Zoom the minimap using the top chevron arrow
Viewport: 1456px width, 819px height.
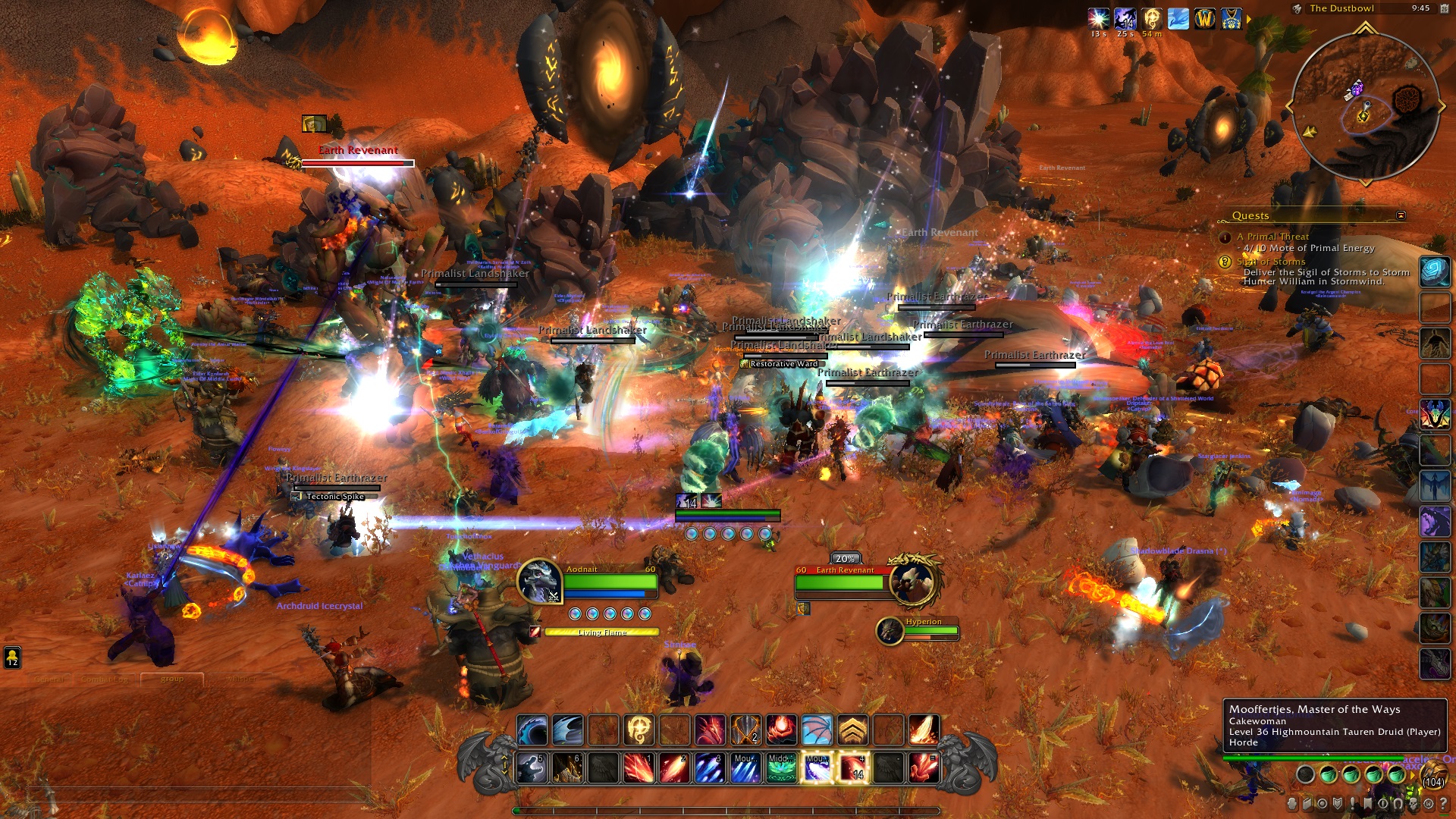pos(1365,27)
